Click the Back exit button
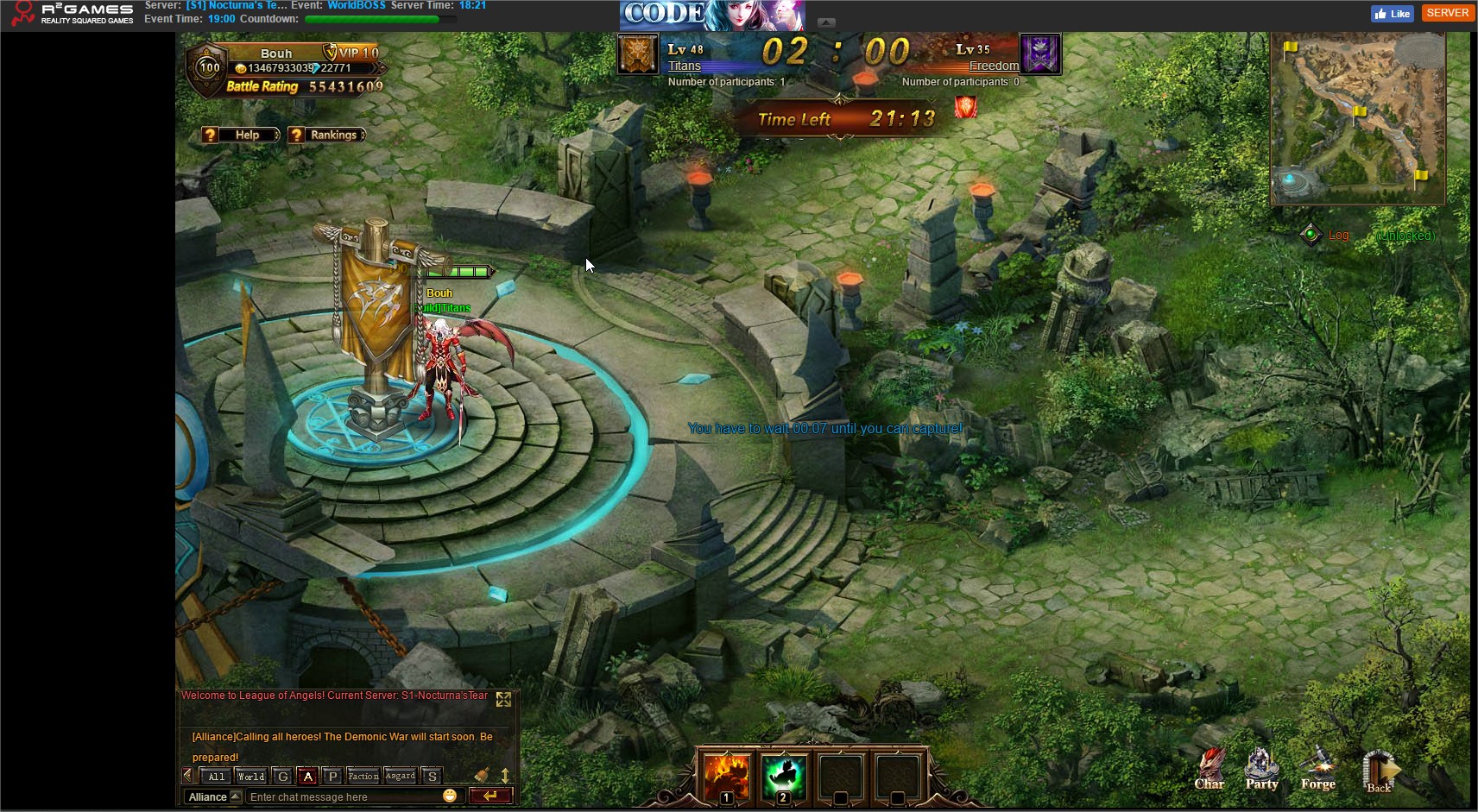This screenshot has width=1478, height=812. [1379, 771]
